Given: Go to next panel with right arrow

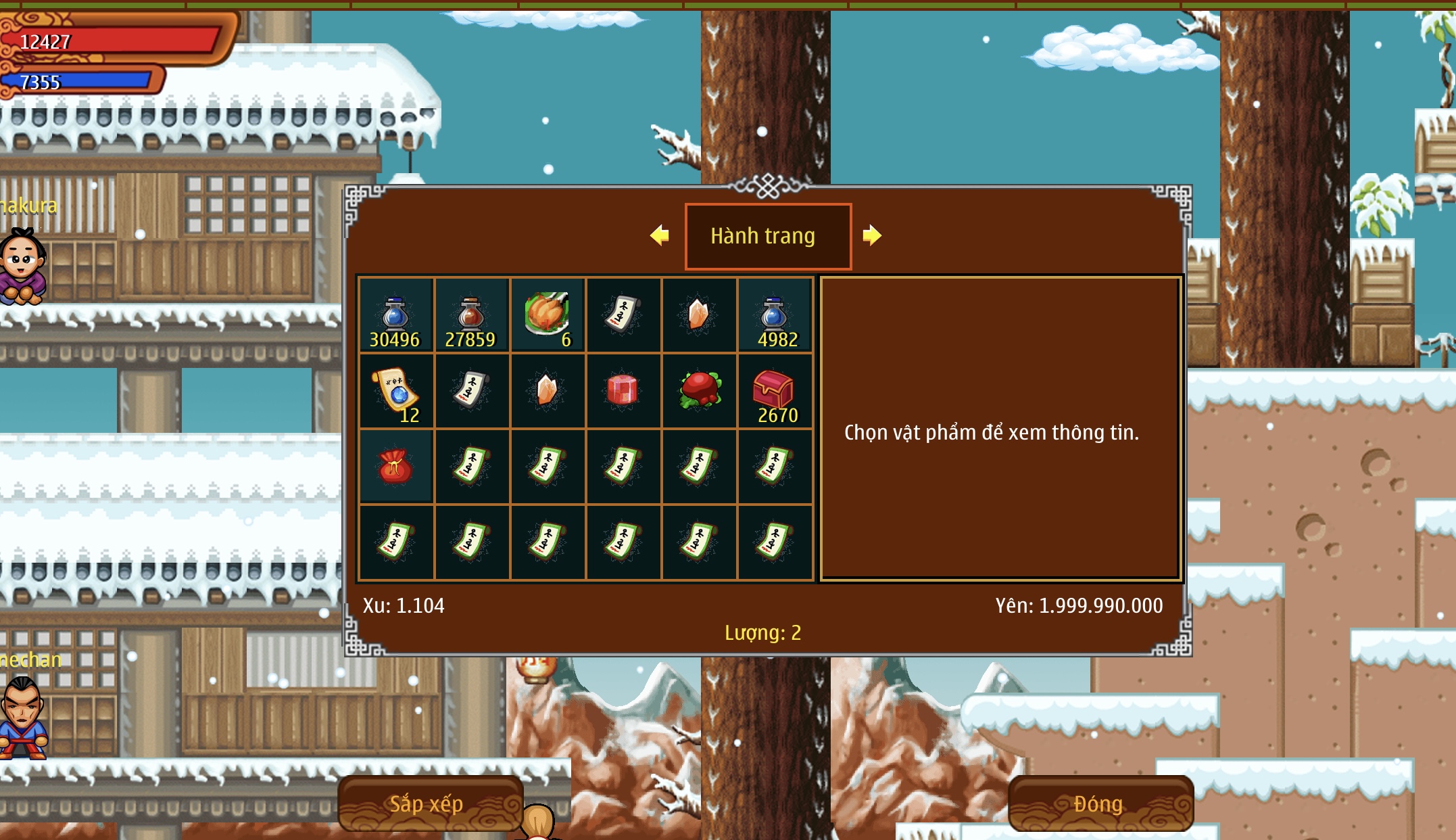Looking at the screenshot, I should (872, 235).
